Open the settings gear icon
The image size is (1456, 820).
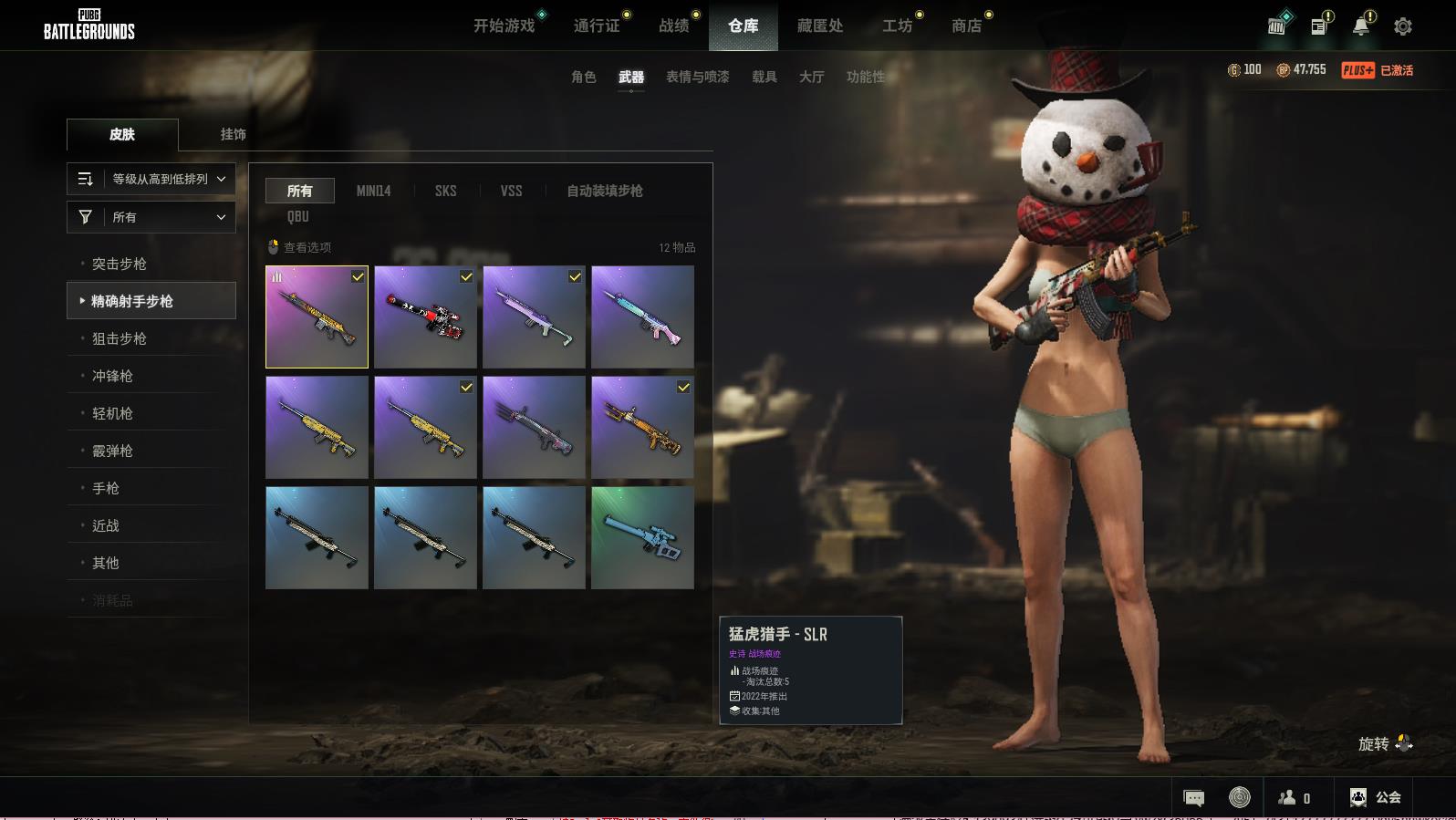click(1403, 26)
